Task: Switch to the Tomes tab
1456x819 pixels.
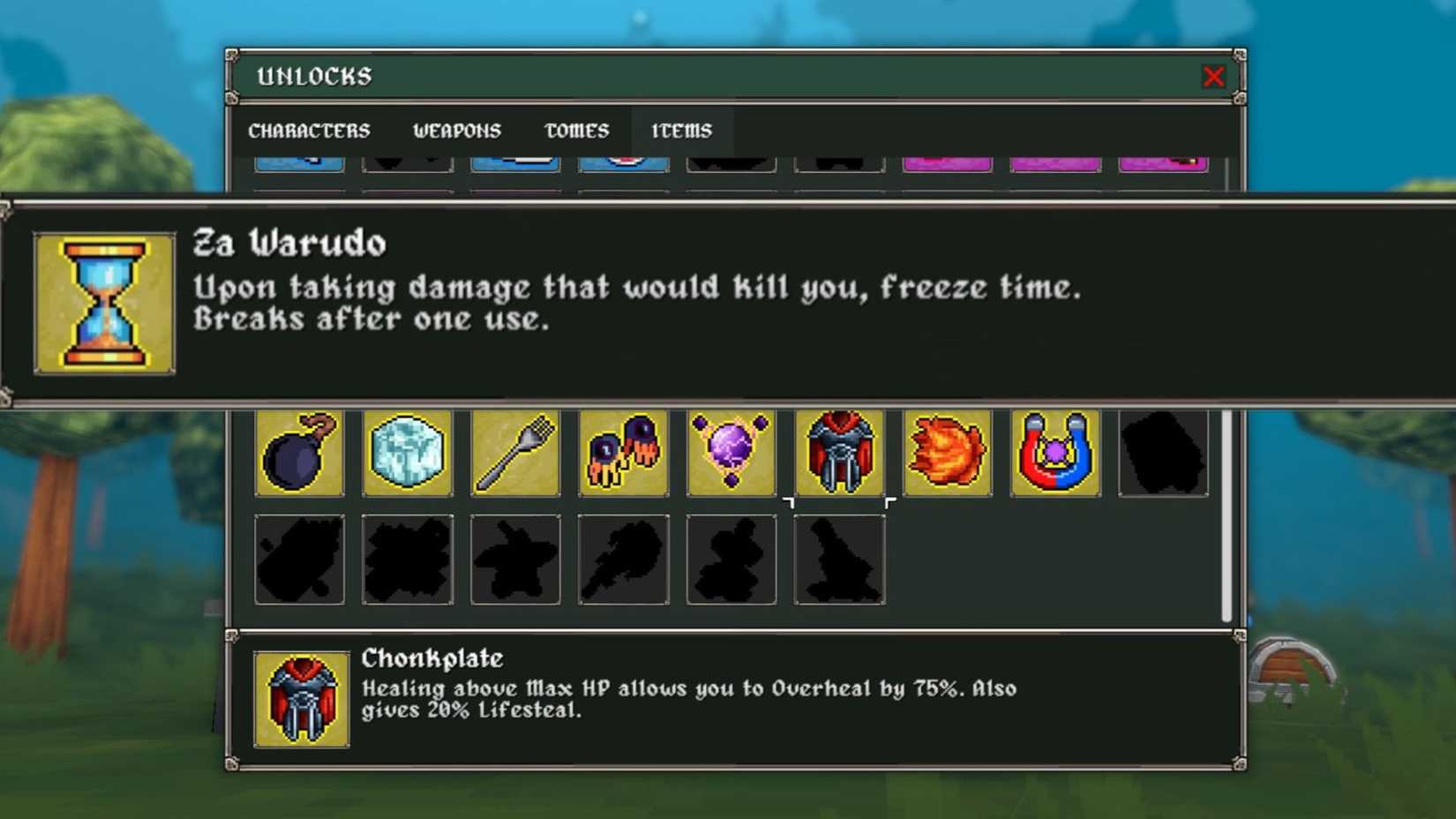Action: (x=576, y=131)
